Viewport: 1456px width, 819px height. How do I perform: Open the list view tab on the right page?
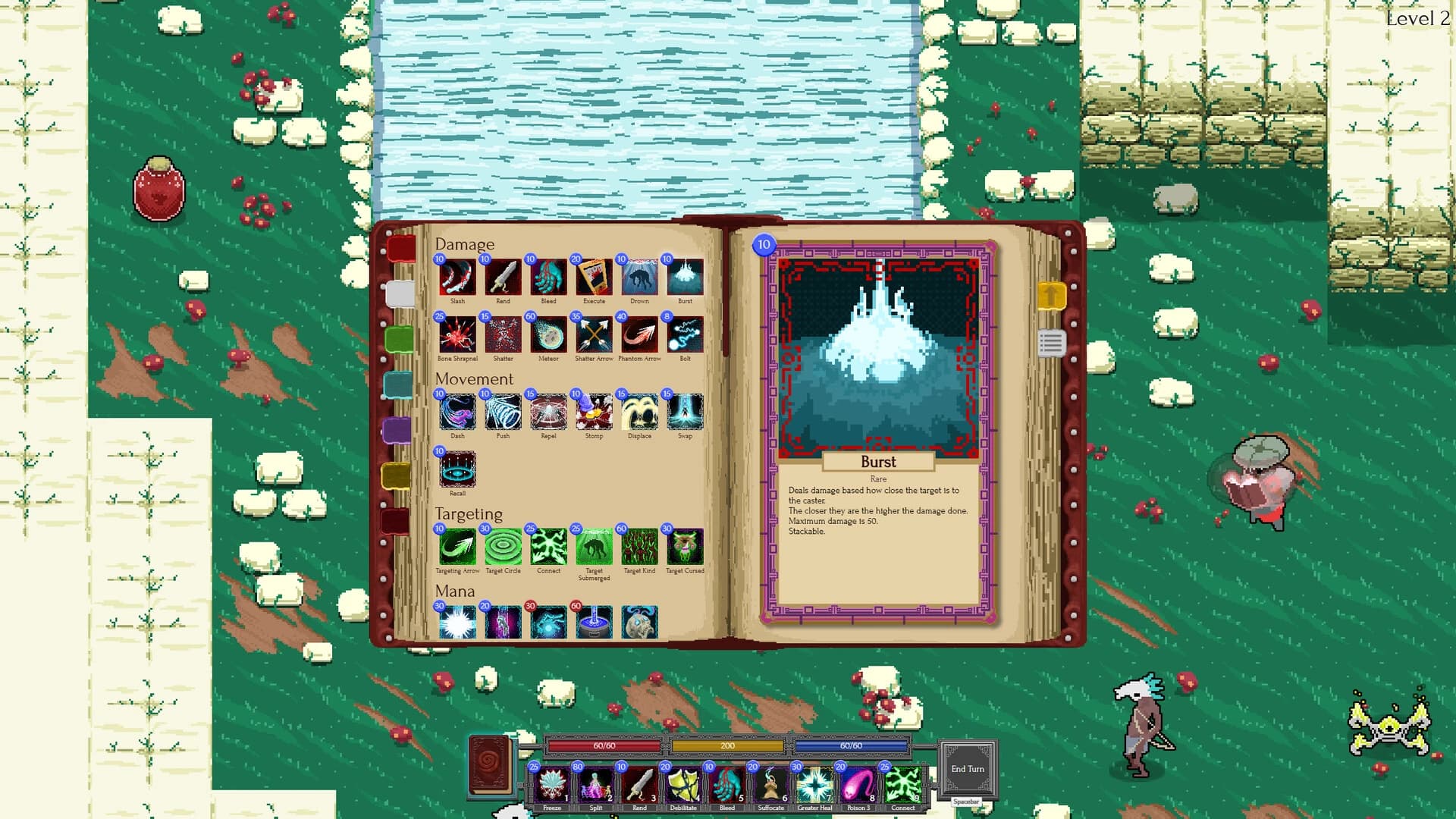click(x=1053, y=341)
